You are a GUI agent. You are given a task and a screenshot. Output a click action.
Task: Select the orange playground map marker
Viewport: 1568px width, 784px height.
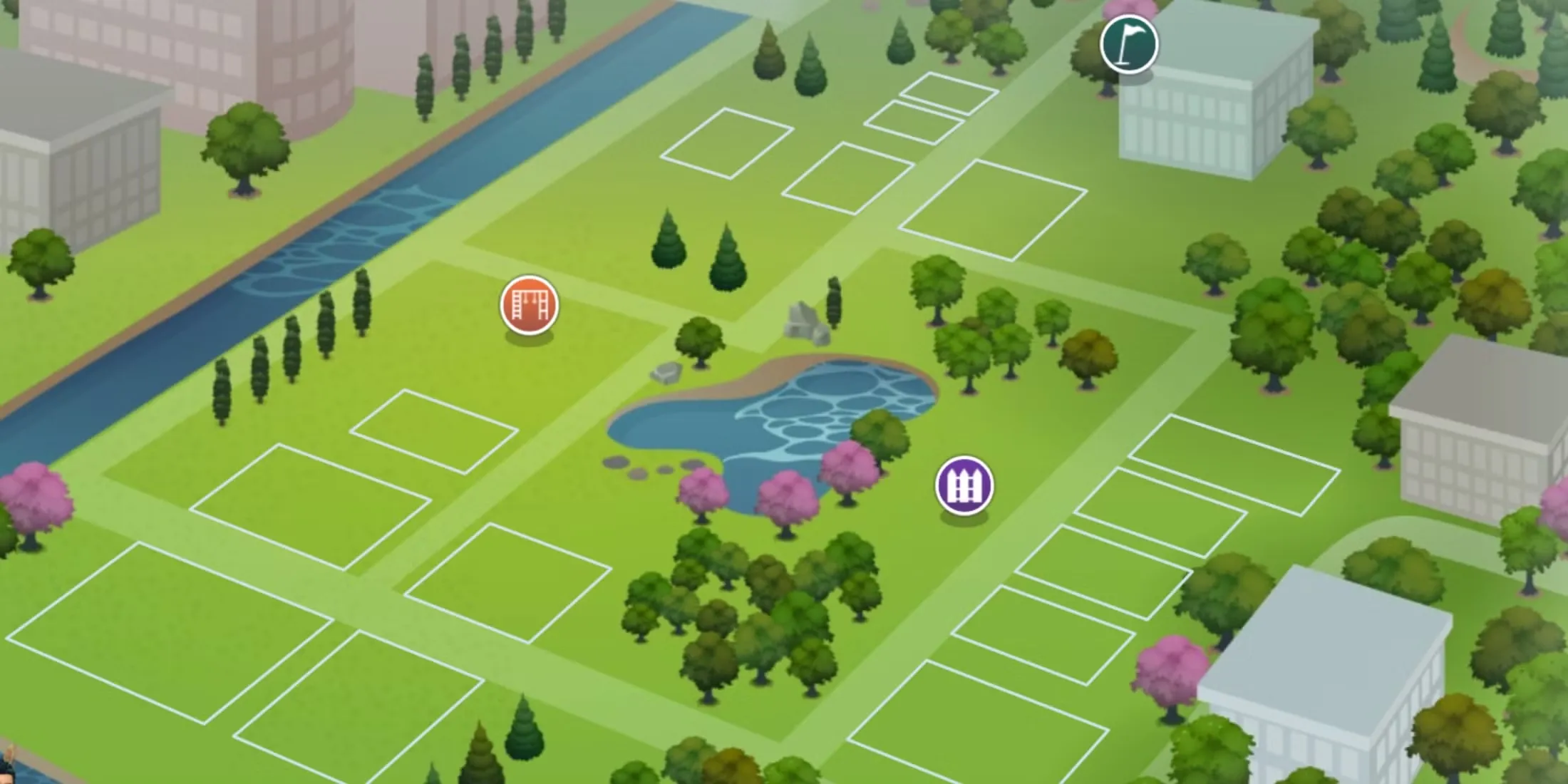click(x=529, y=305)
